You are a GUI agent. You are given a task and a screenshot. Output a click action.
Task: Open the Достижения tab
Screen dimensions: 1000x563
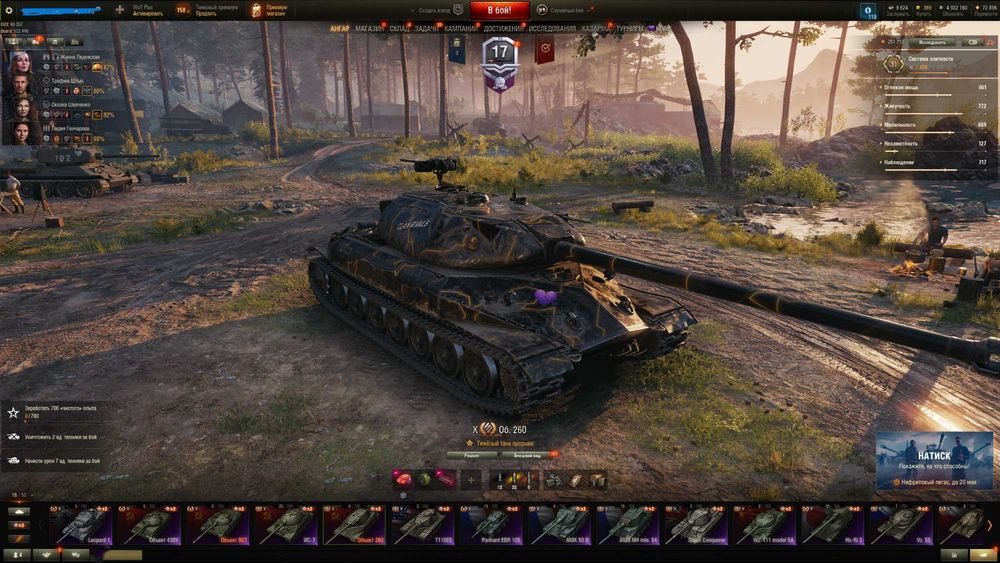[503, 29]
